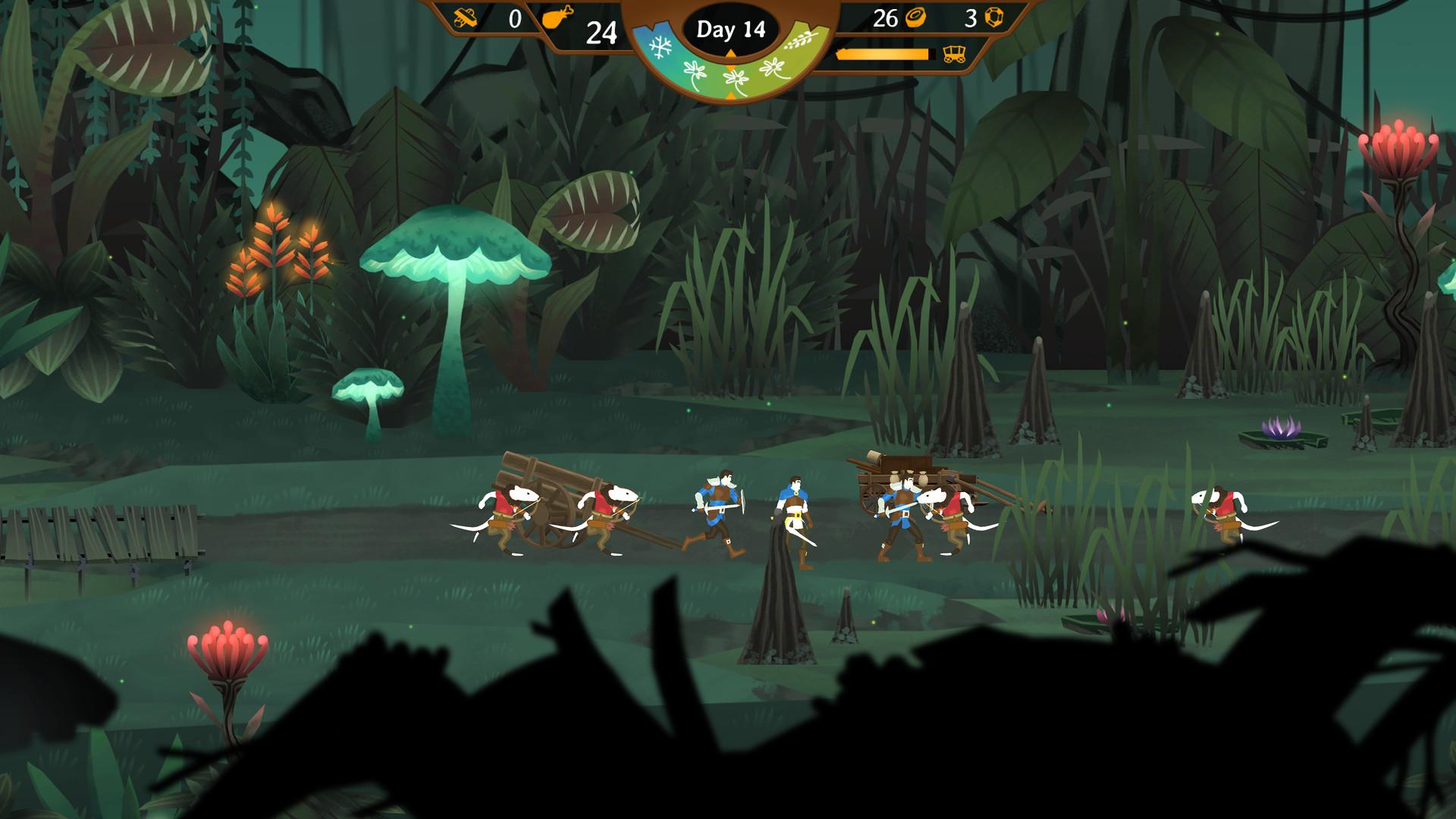1456x819 pixels.
Task: Click the gold coin currency icon
Action: tap(915, 17)
